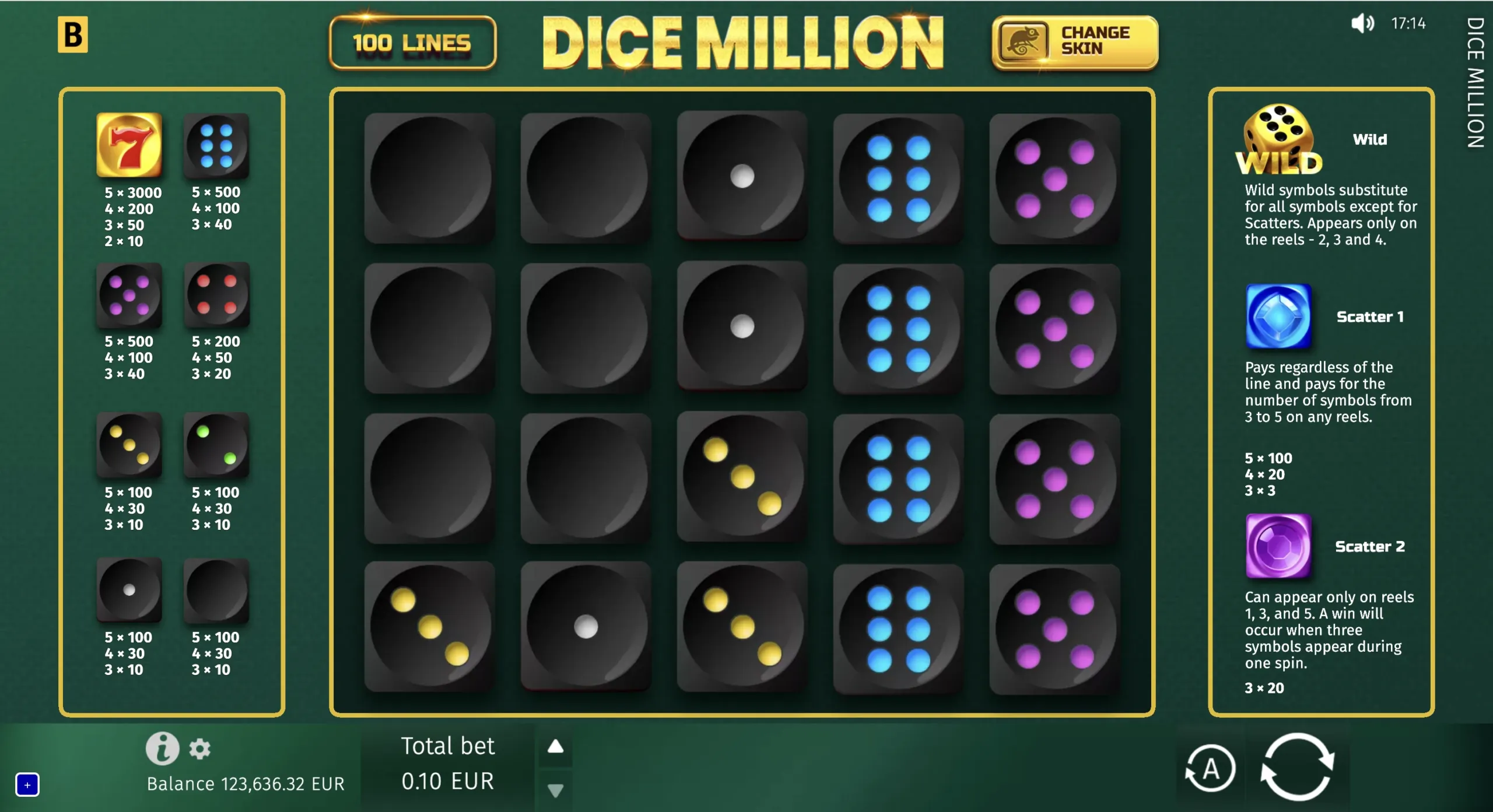This screenshot has width=1493, height=812.
Task: Open the game settings gear
Action: [201, 749]
